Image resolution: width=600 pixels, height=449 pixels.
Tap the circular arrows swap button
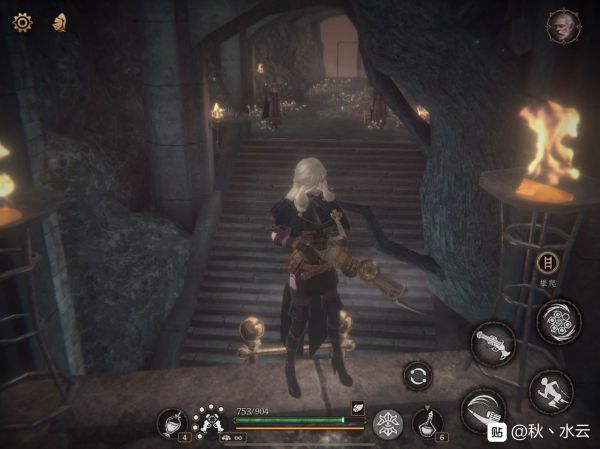[418, 376]
